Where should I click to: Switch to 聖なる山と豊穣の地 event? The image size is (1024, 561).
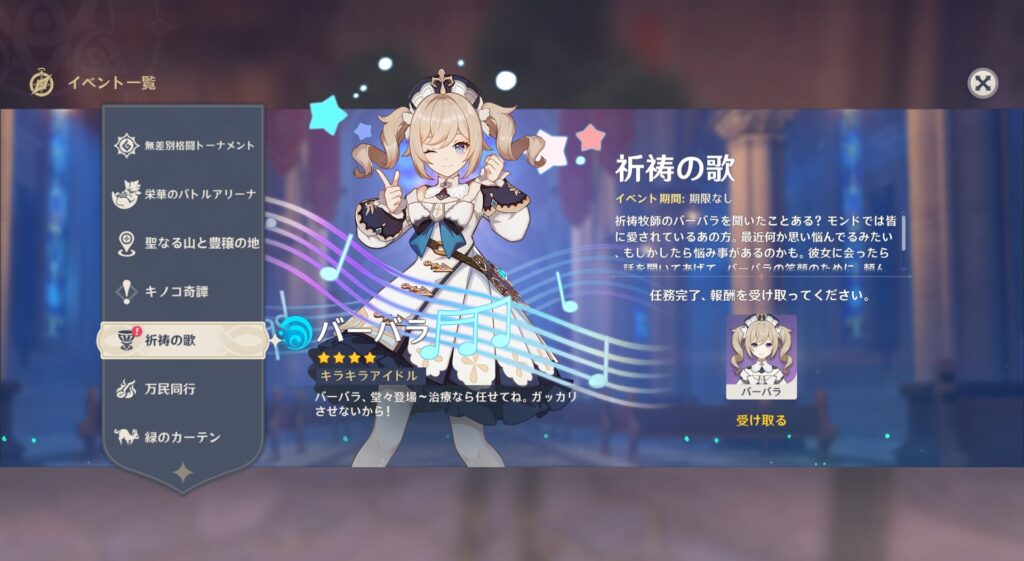184,243
